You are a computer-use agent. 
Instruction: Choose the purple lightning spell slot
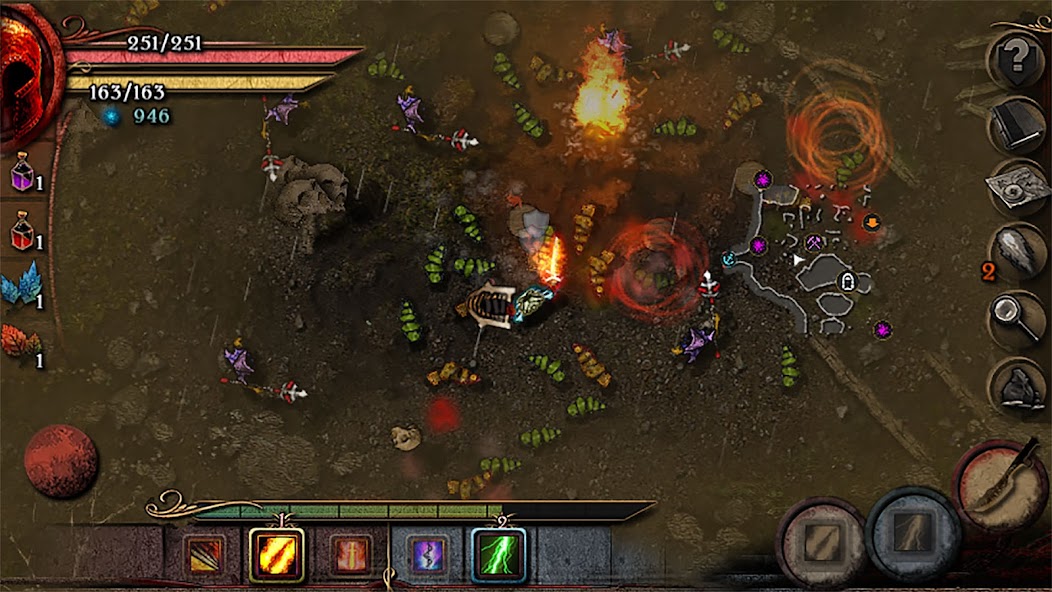428,555
